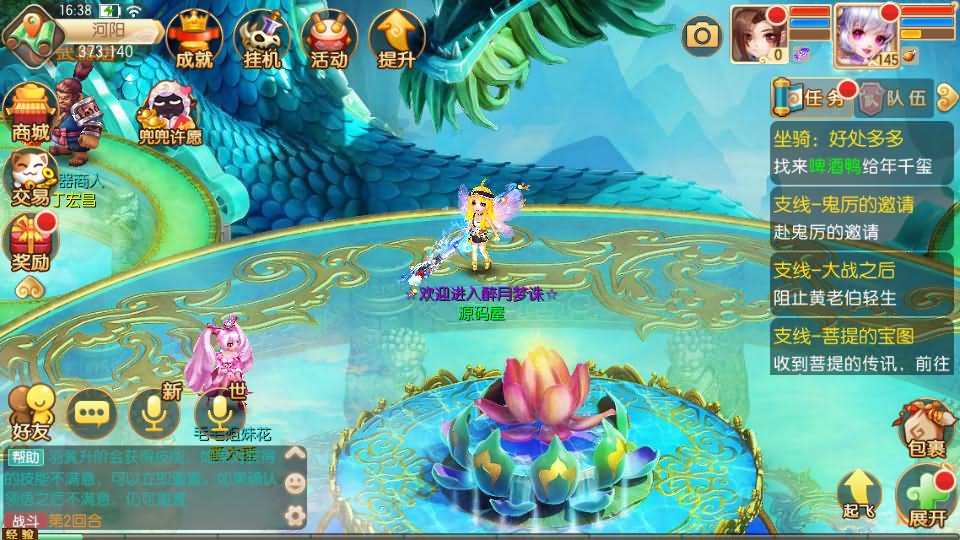Select the 坐骑：好处多多 quest entry
Image resolution: width=960 pixels, height=540 pixels.
tap(862, 152)
